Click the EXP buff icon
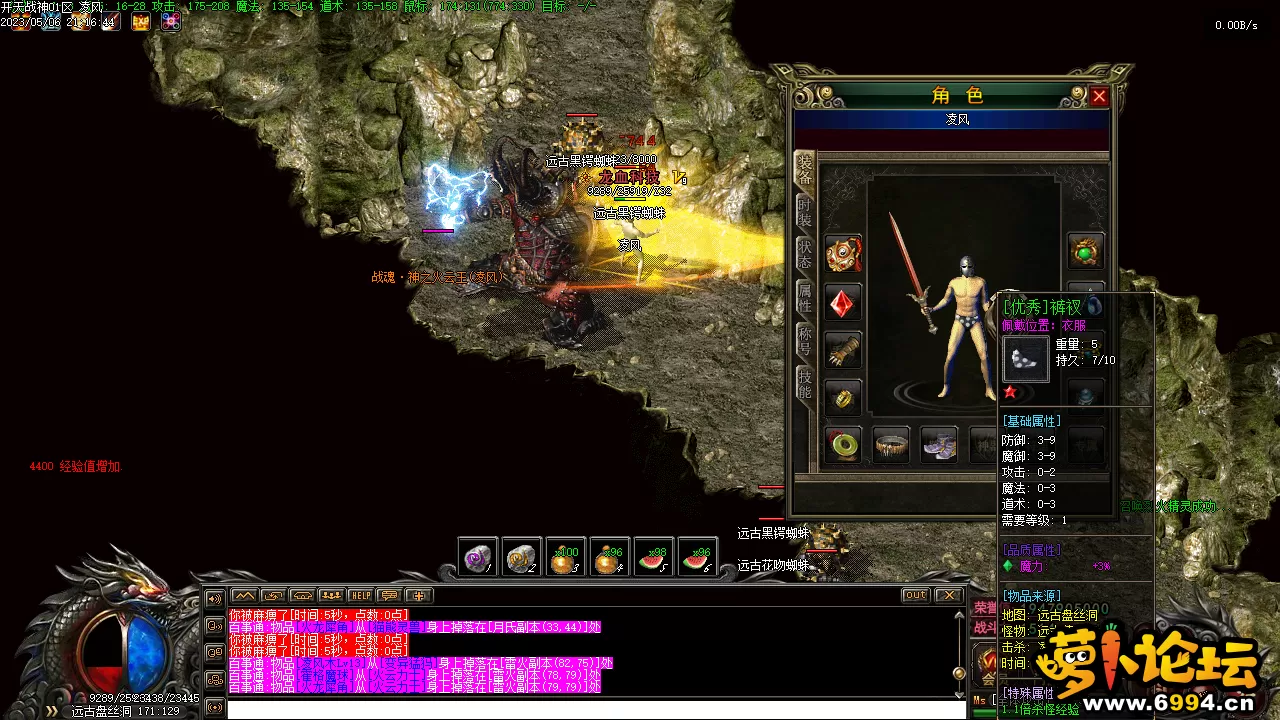The width and height of the screenshot is (1280, 720). point(140,22)
